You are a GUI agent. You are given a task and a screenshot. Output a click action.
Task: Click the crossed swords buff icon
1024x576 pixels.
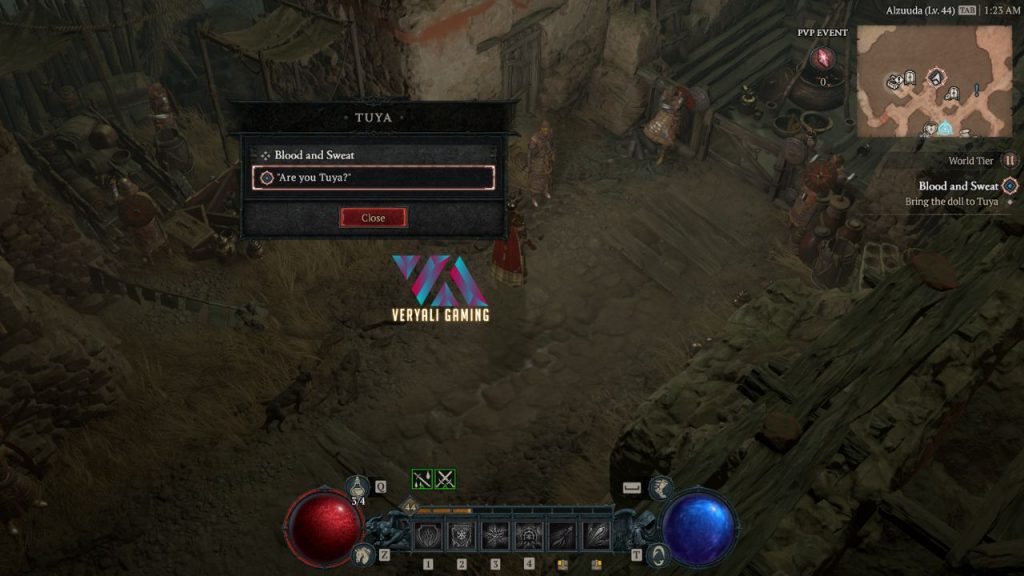tap(445, 480)
